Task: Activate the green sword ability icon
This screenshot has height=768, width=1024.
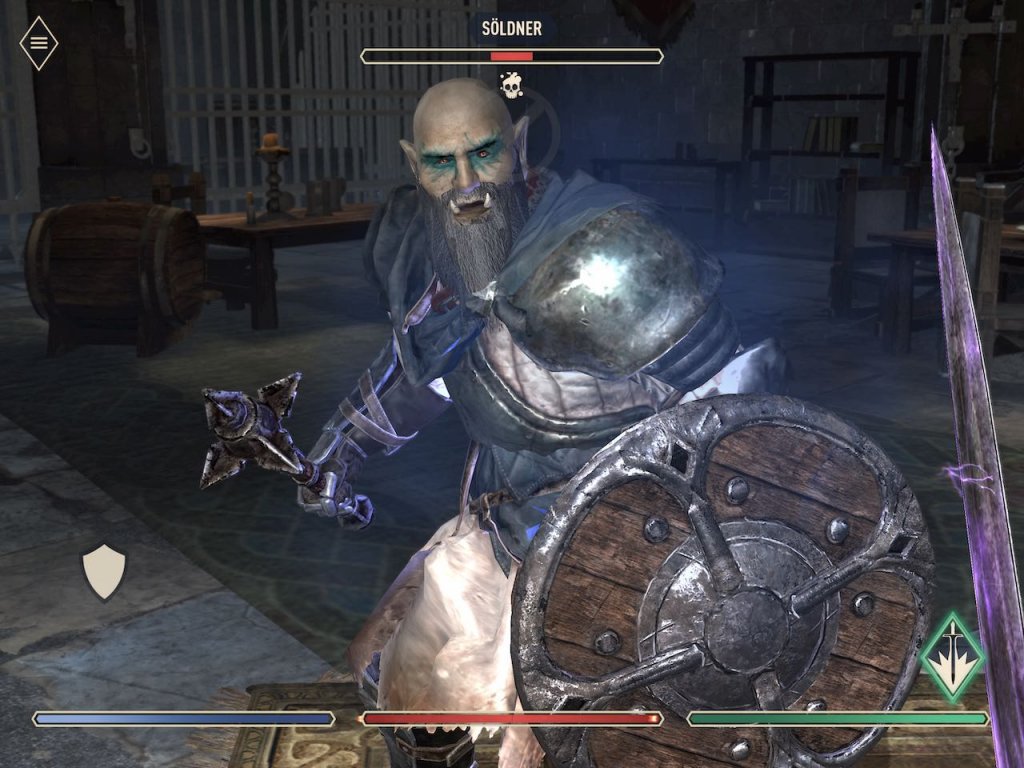Action: pos(952,656)
